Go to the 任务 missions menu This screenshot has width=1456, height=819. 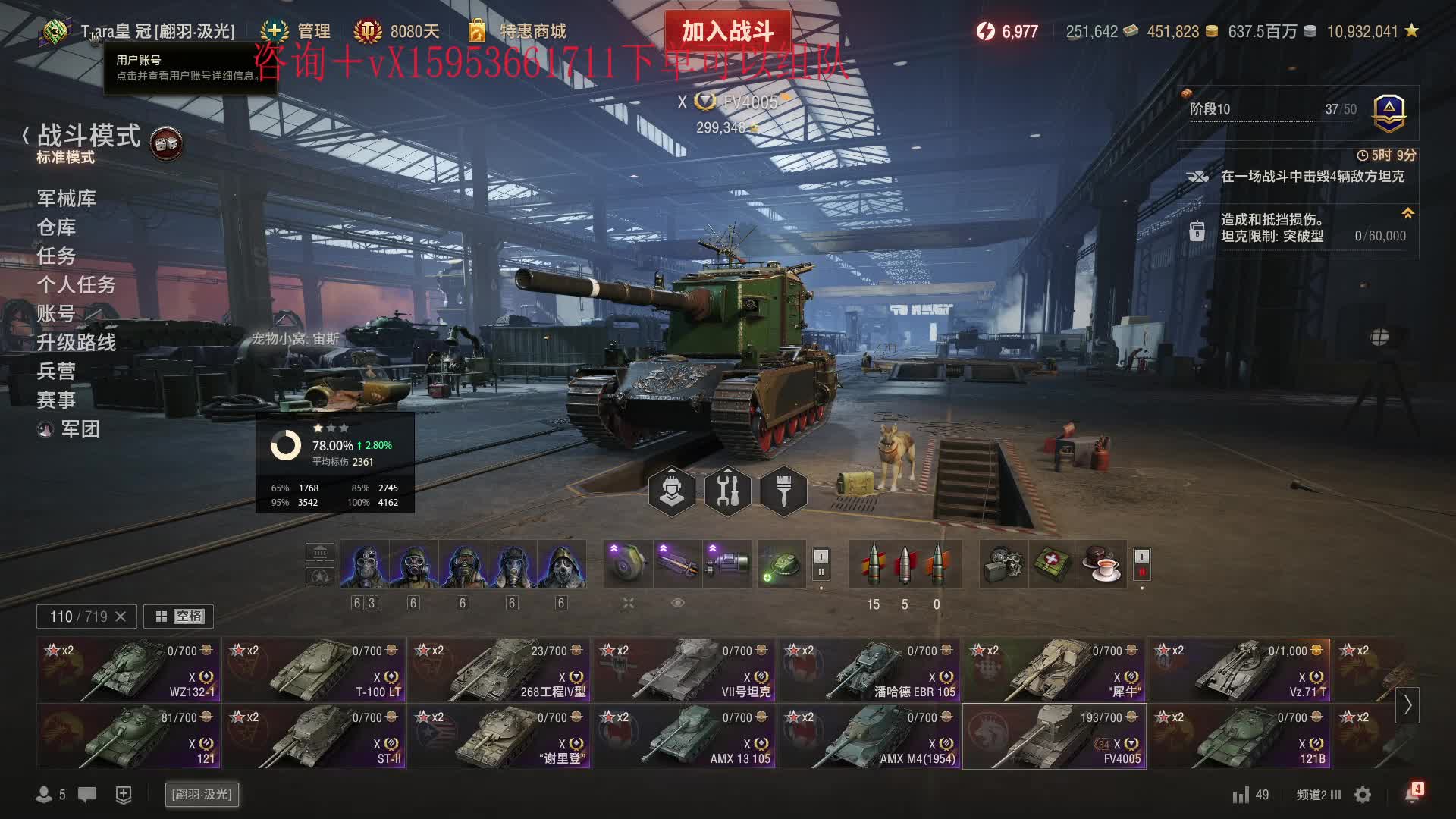(57, 256)
